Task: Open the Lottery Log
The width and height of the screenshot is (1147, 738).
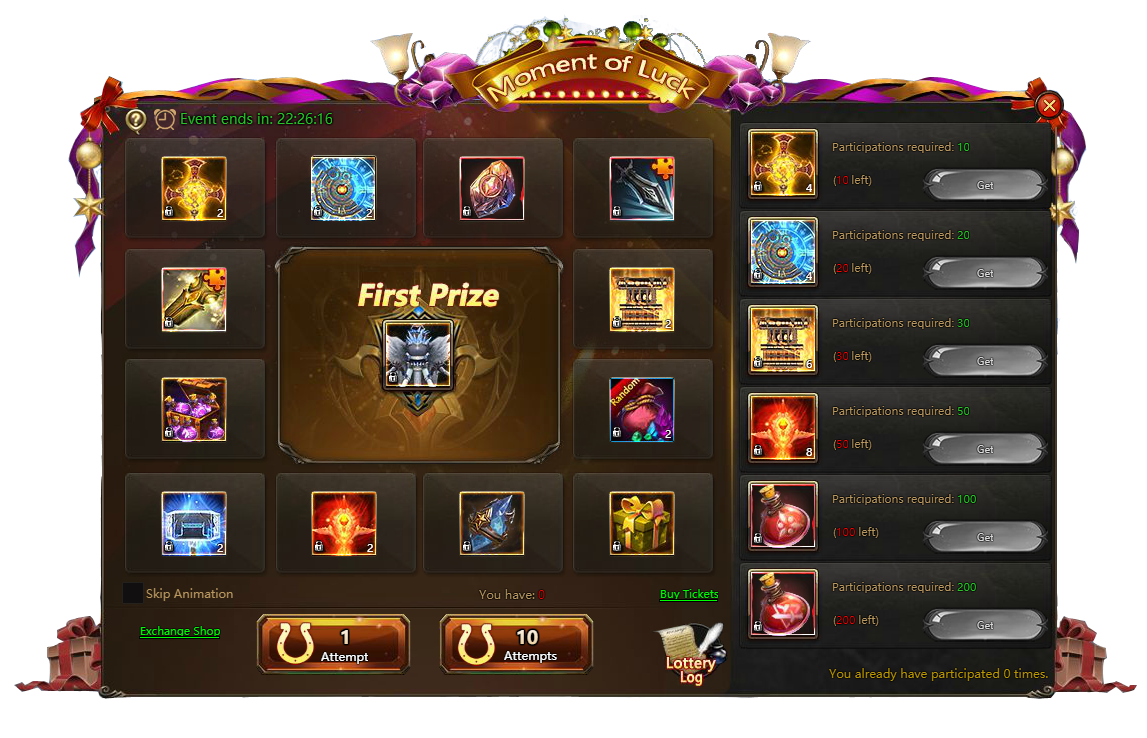Action: click(x=690, y=655)
